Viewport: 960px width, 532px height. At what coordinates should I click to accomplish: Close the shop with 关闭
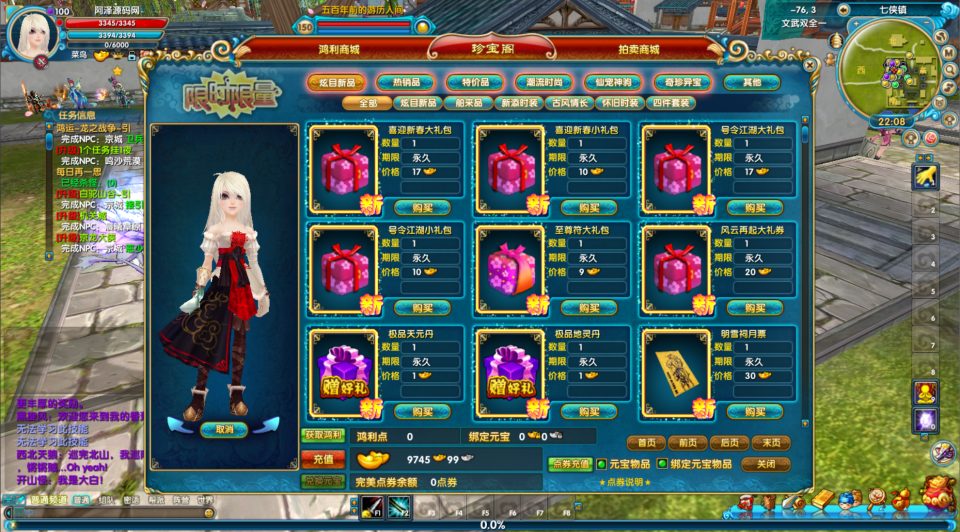click(x=766, y=464)
